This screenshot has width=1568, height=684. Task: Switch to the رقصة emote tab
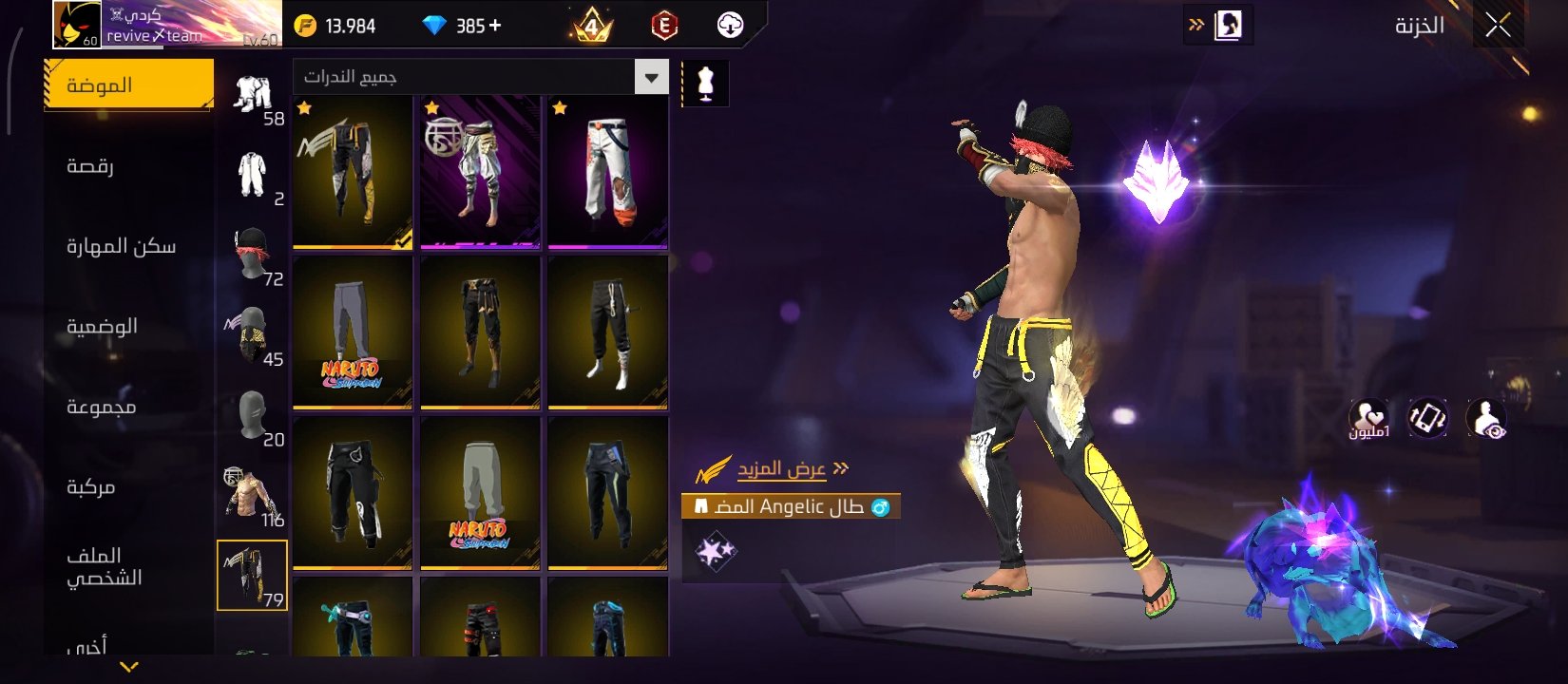click(91, 166)
